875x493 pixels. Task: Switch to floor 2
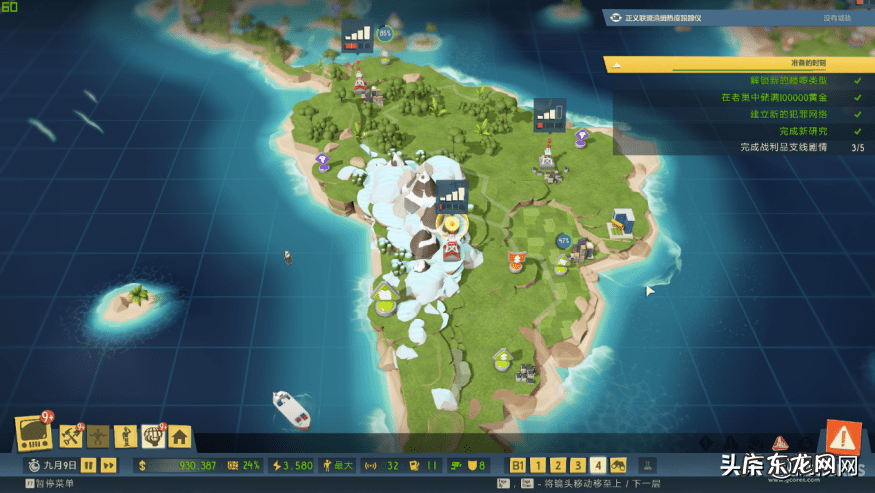click(558, 465)
